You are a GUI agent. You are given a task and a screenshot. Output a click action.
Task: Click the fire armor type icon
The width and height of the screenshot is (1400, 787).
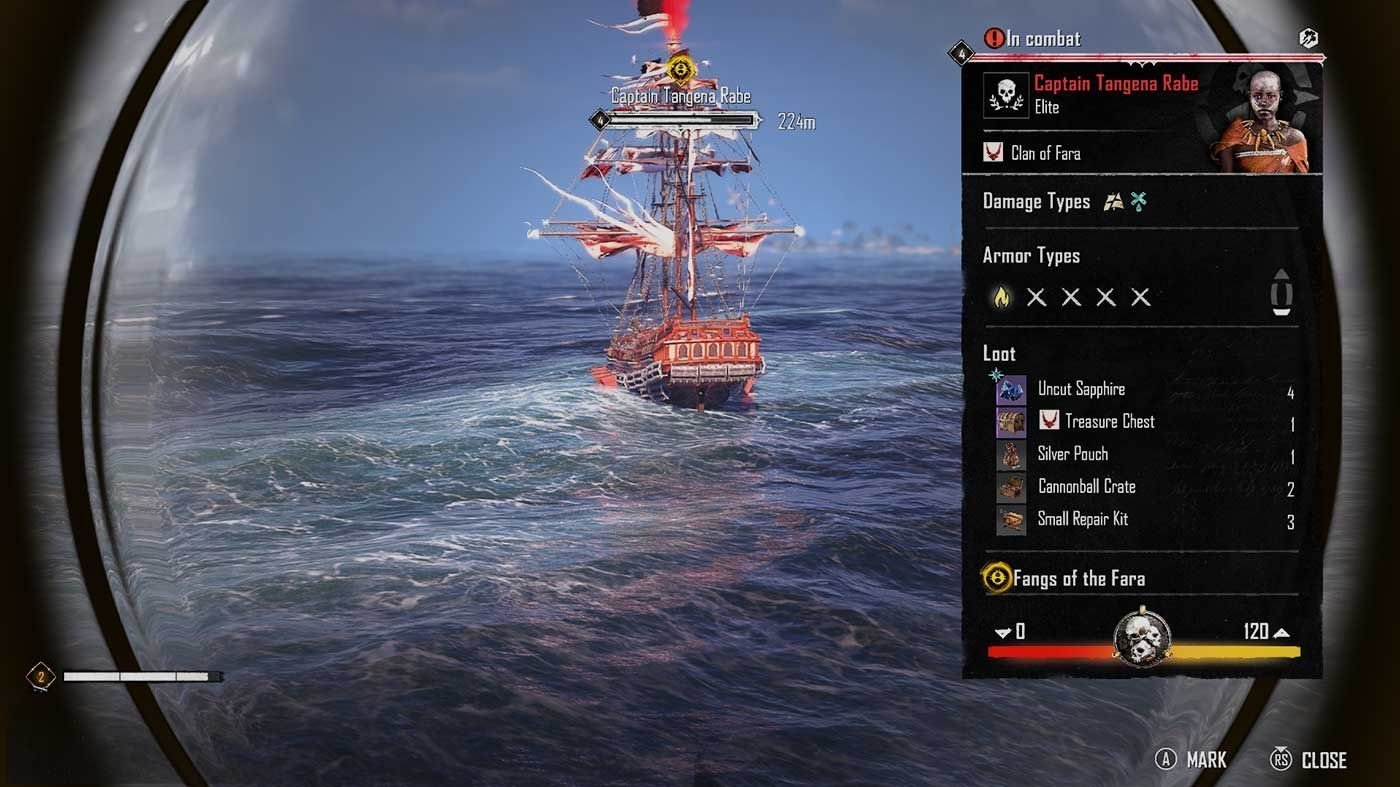coord(1000,297)
